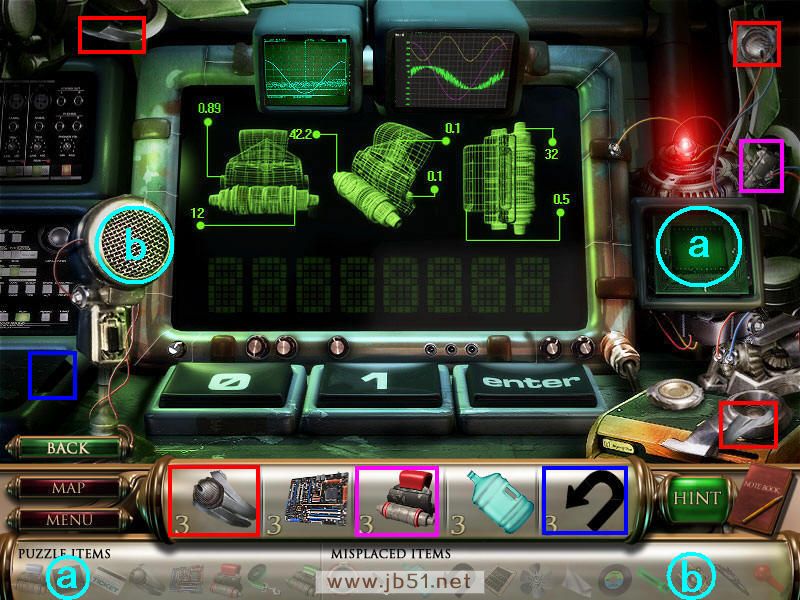The image size is (800, 600).
Task: Select the metal microphone part inventory slot
Action: tap(214, 500)
